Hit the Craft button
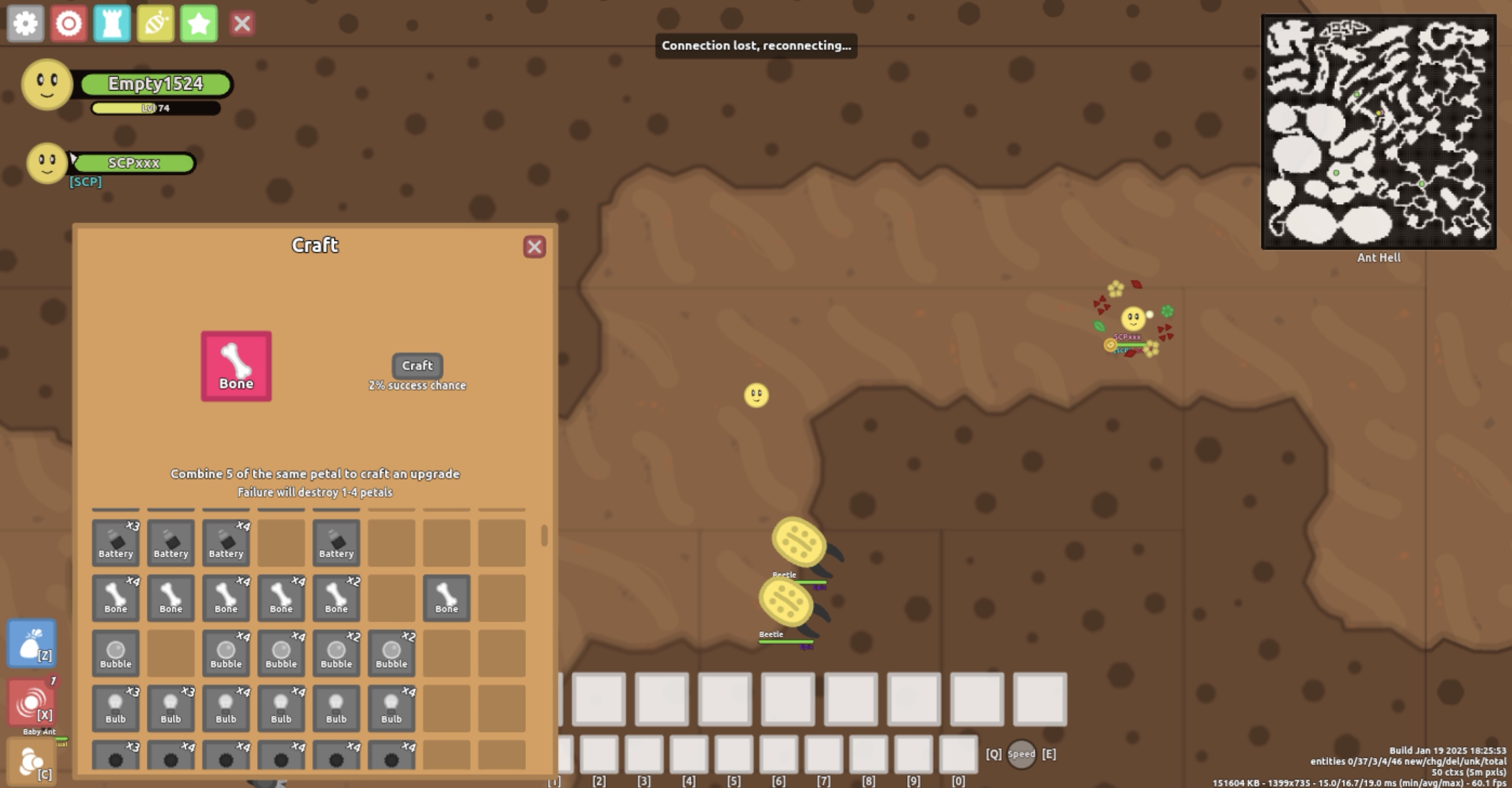 point(417,366)
